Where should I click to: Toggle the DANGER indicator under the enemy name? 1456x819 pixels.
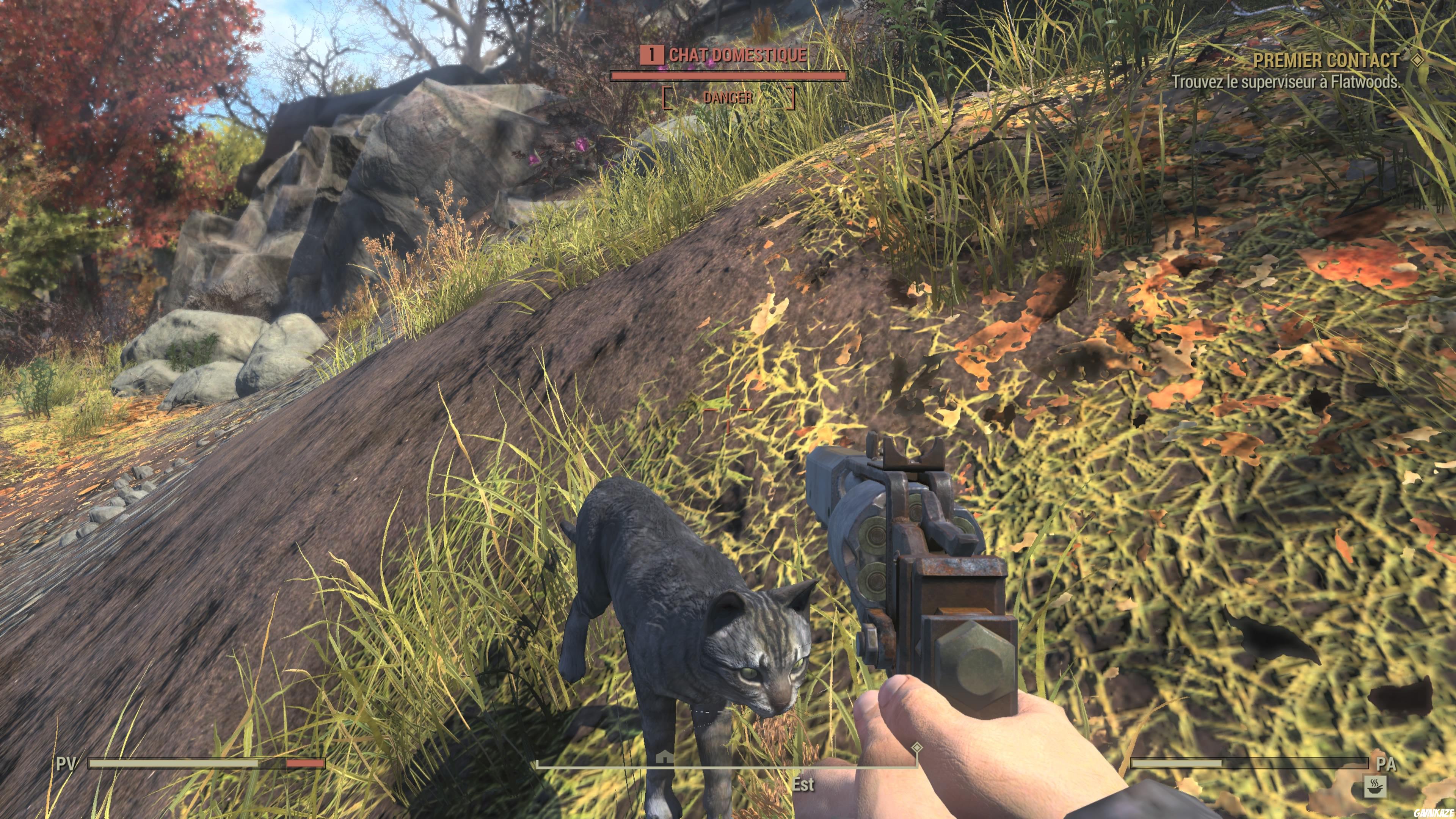(728, 99)
